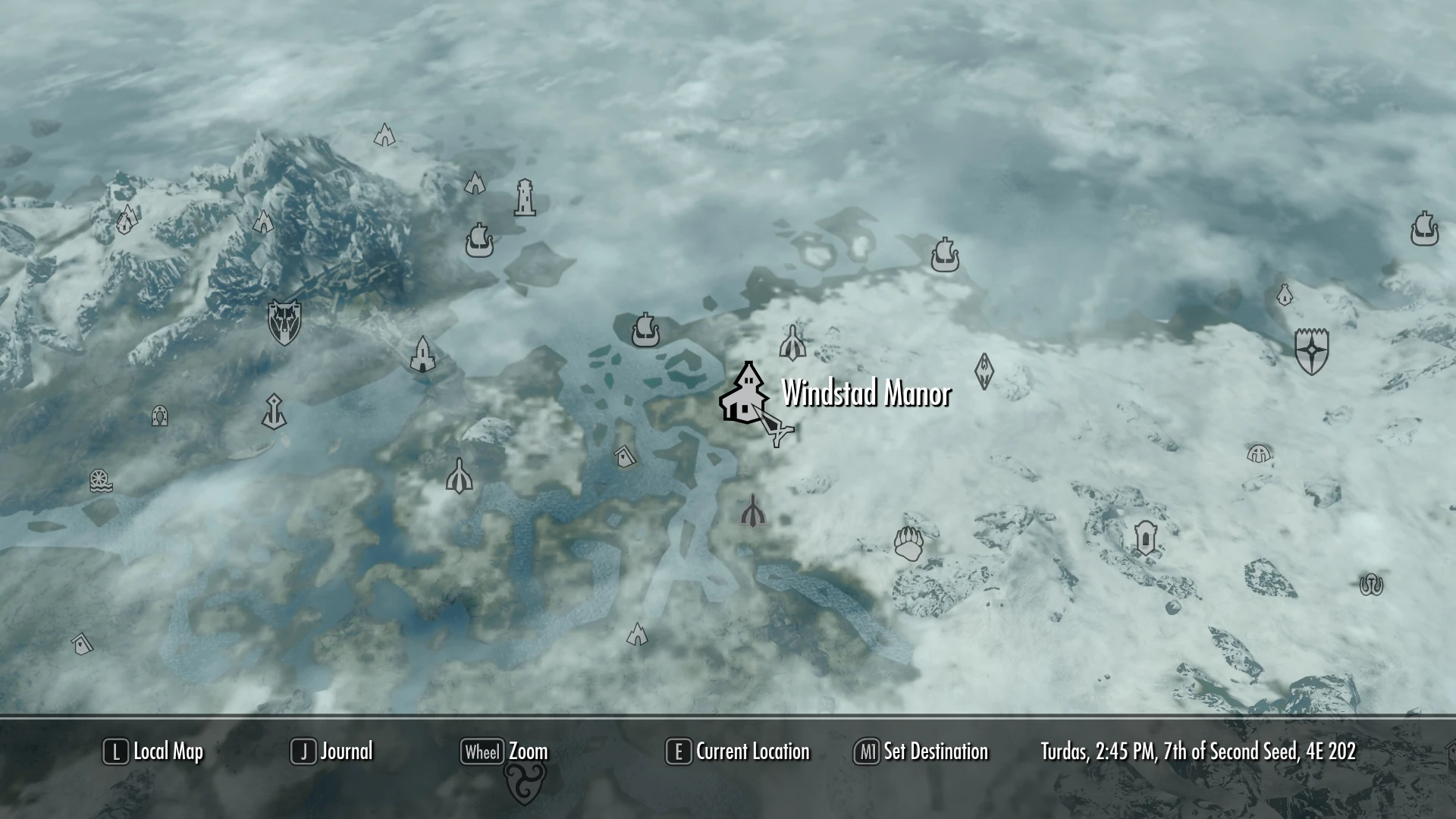1456x819 pixels.
Task: Select the shack marker in the bottom-left marsh
Action: (x=82, y=642)
